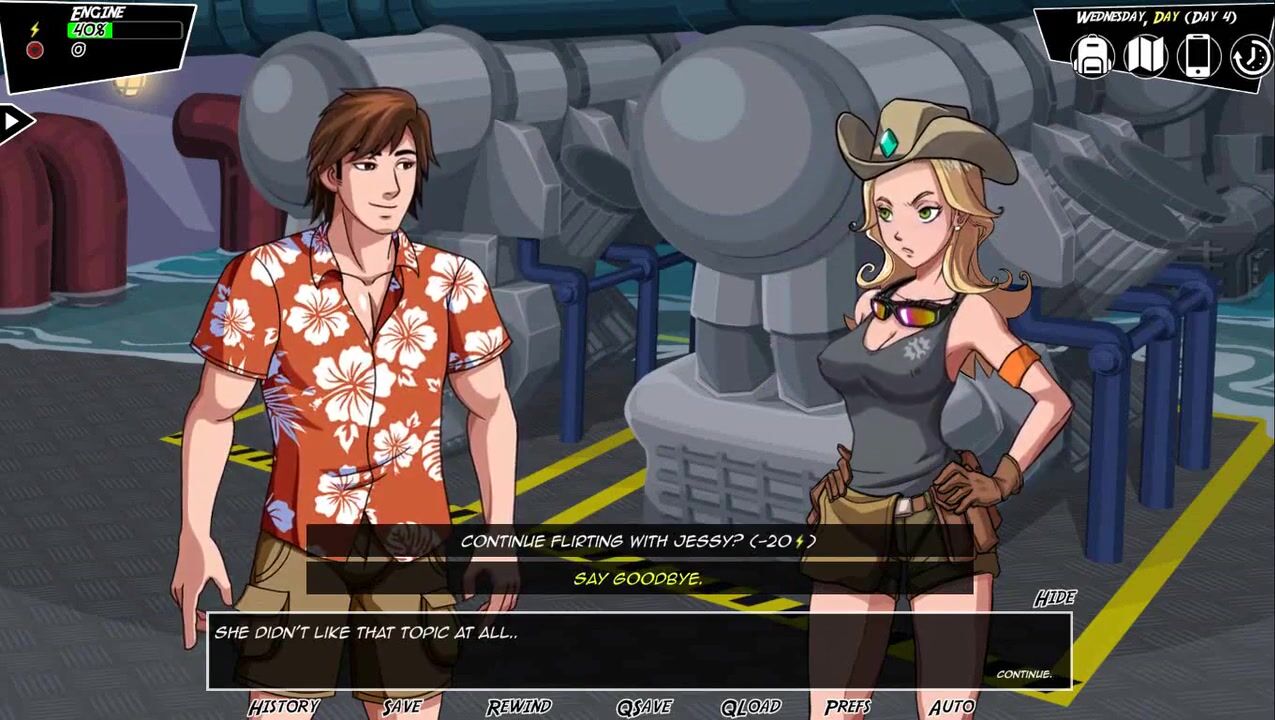
Task: Open the backpack inventory icon
Action: (1093, 56)
